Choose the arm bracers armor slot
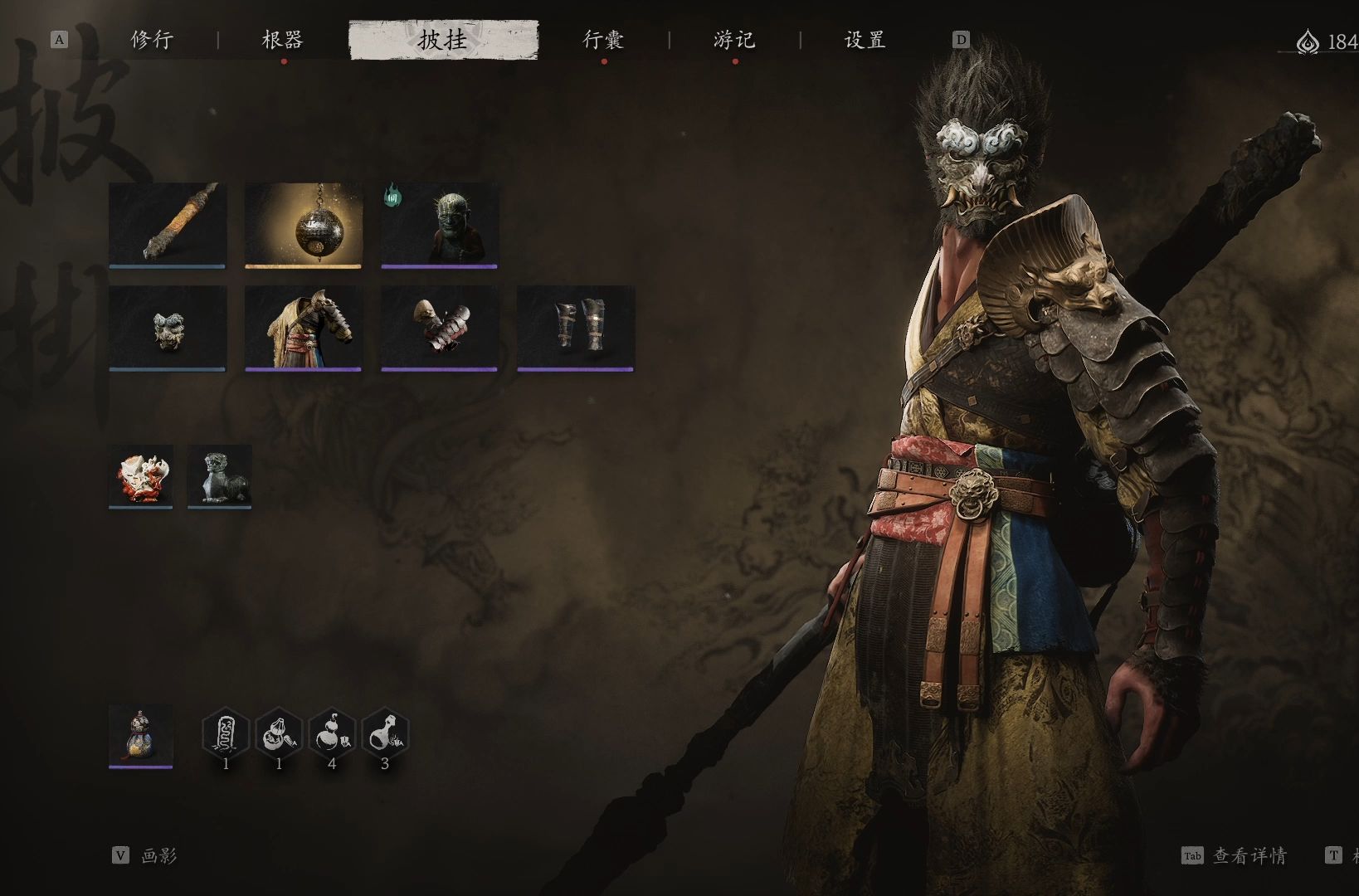Viewport: 1359px width, 896px height. [x=440, y=328]
